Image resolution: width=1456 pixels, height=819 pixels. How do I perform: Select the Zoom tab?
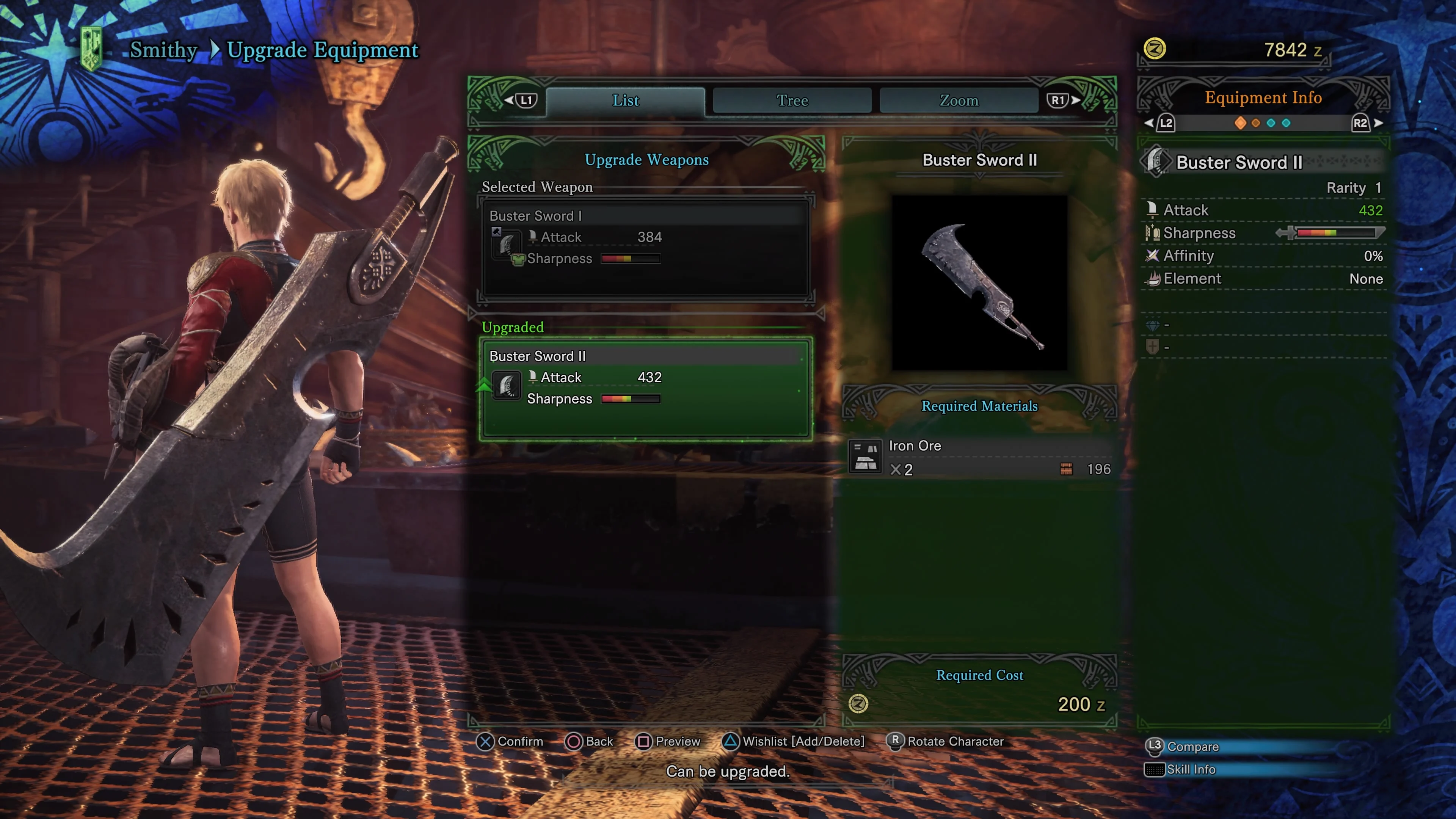click(x=959, y=100)
